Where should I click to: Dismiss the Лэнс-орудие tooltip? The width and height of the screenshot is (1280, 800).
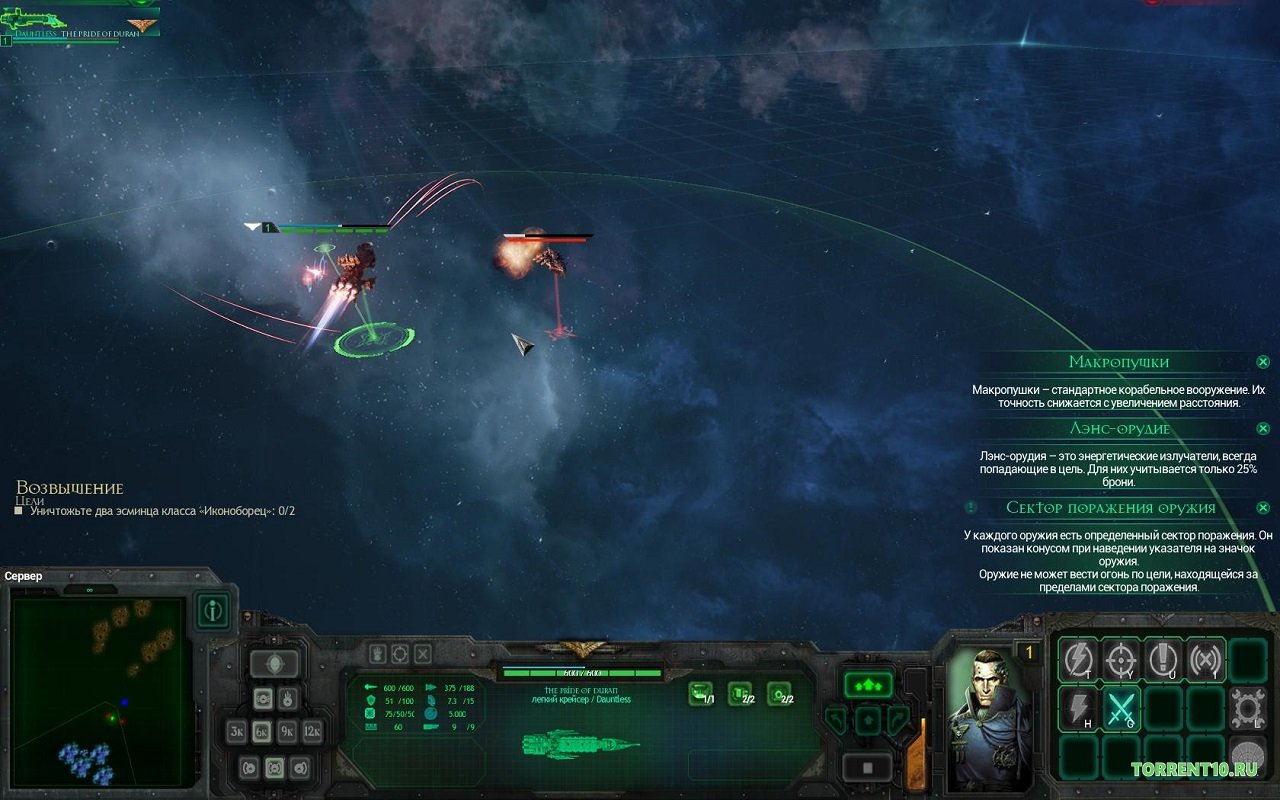(x=1263, y=428)
